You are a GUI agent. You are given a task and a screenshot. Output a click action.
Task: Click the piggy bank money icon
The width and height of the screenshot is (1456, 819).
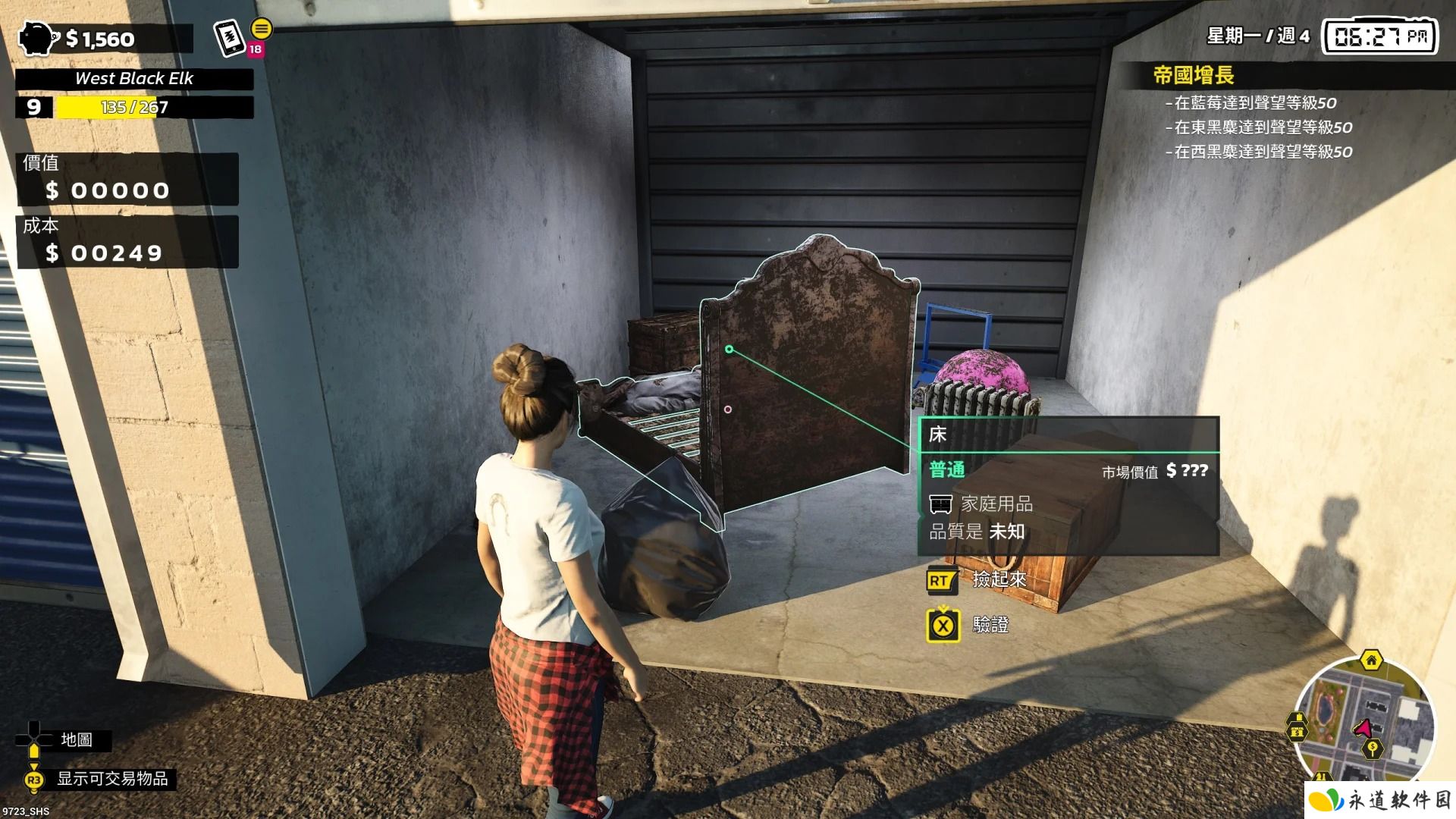[37, 38]
